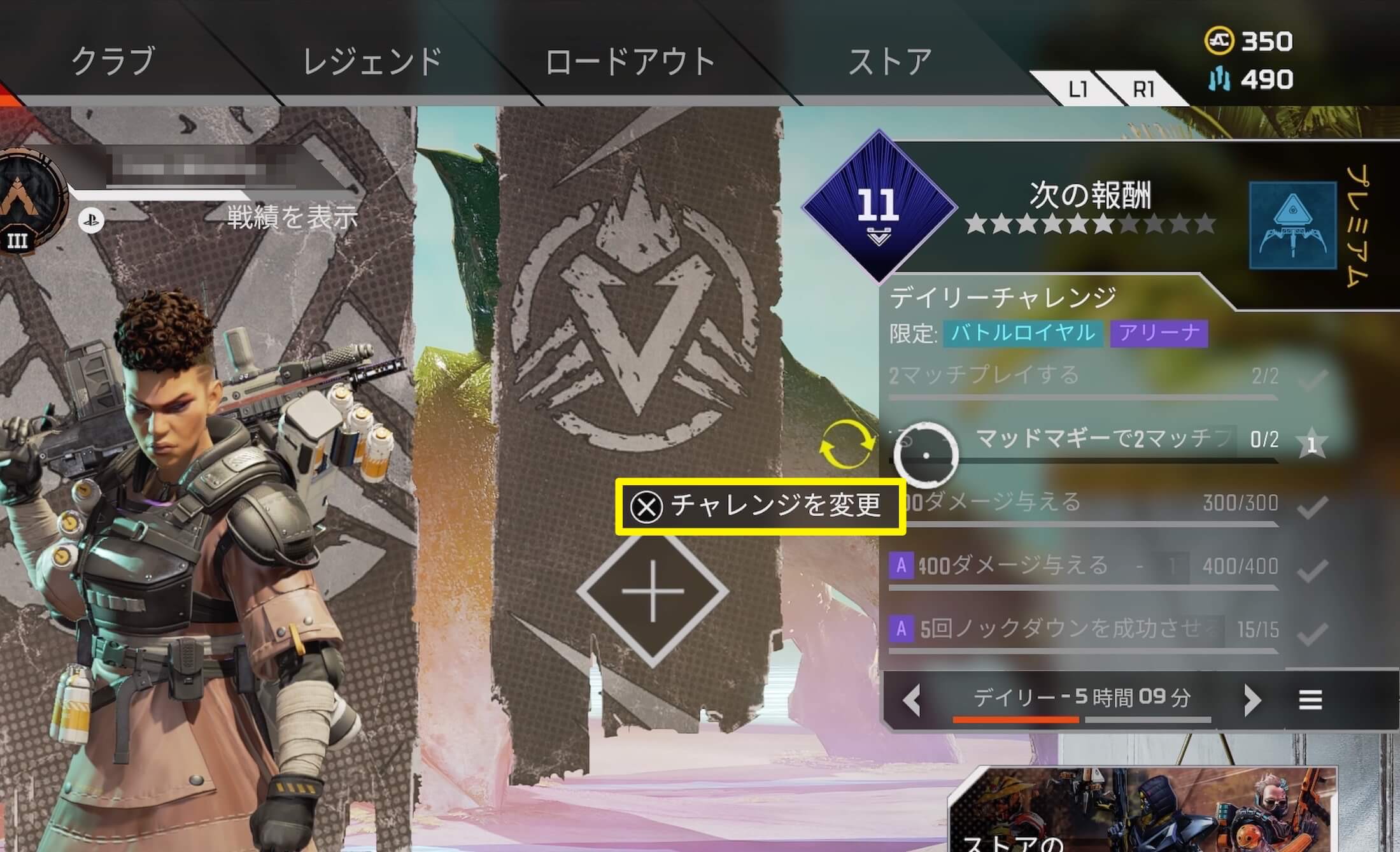Viewport: 1400px width, 852px height.
Task: Open the store promo banner thumbnail
Action: click(x=1143, y=812)
